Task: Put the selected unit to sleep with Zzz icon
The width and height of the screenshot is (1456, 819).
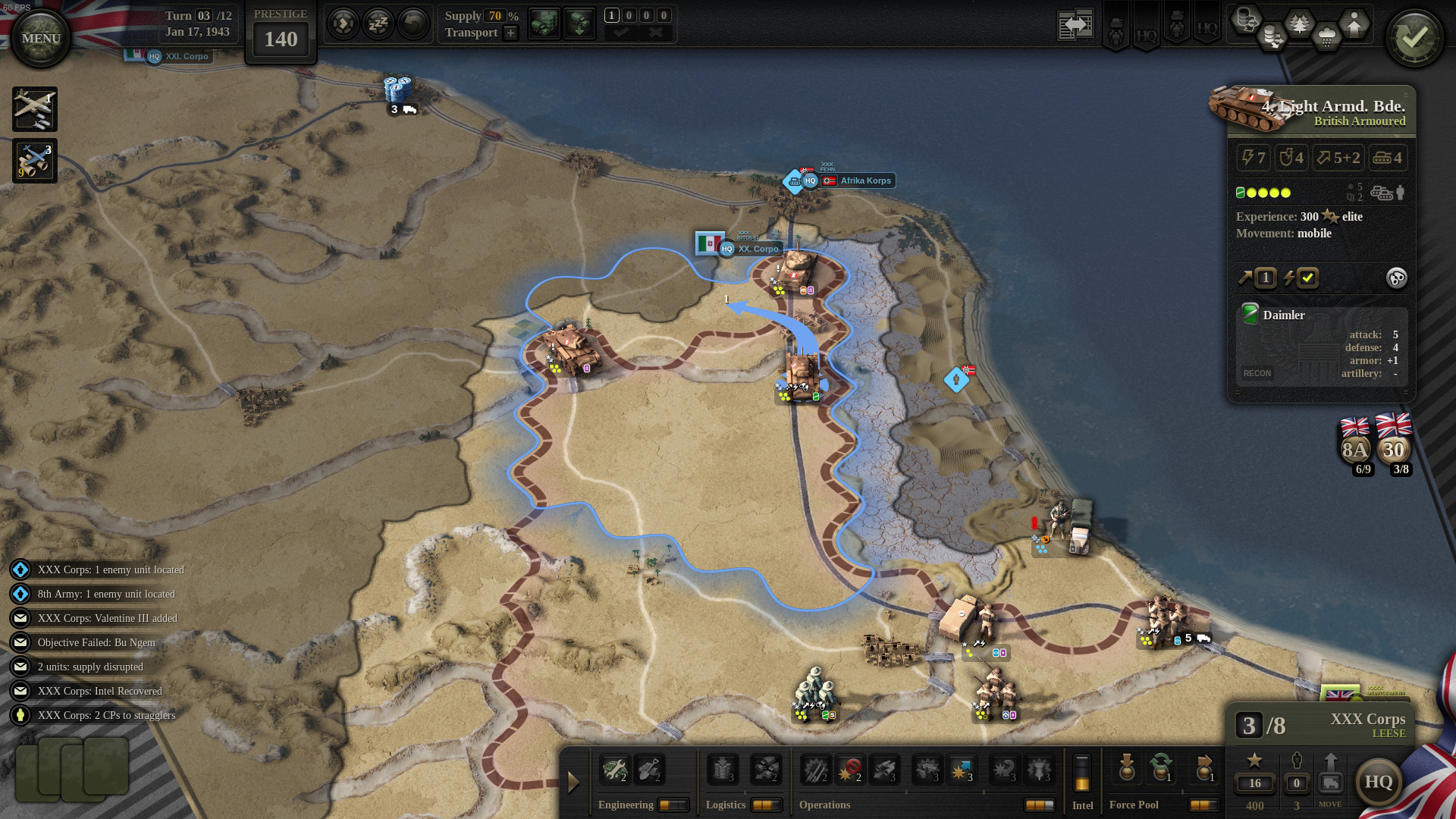Action: click(x=377, y=24)
